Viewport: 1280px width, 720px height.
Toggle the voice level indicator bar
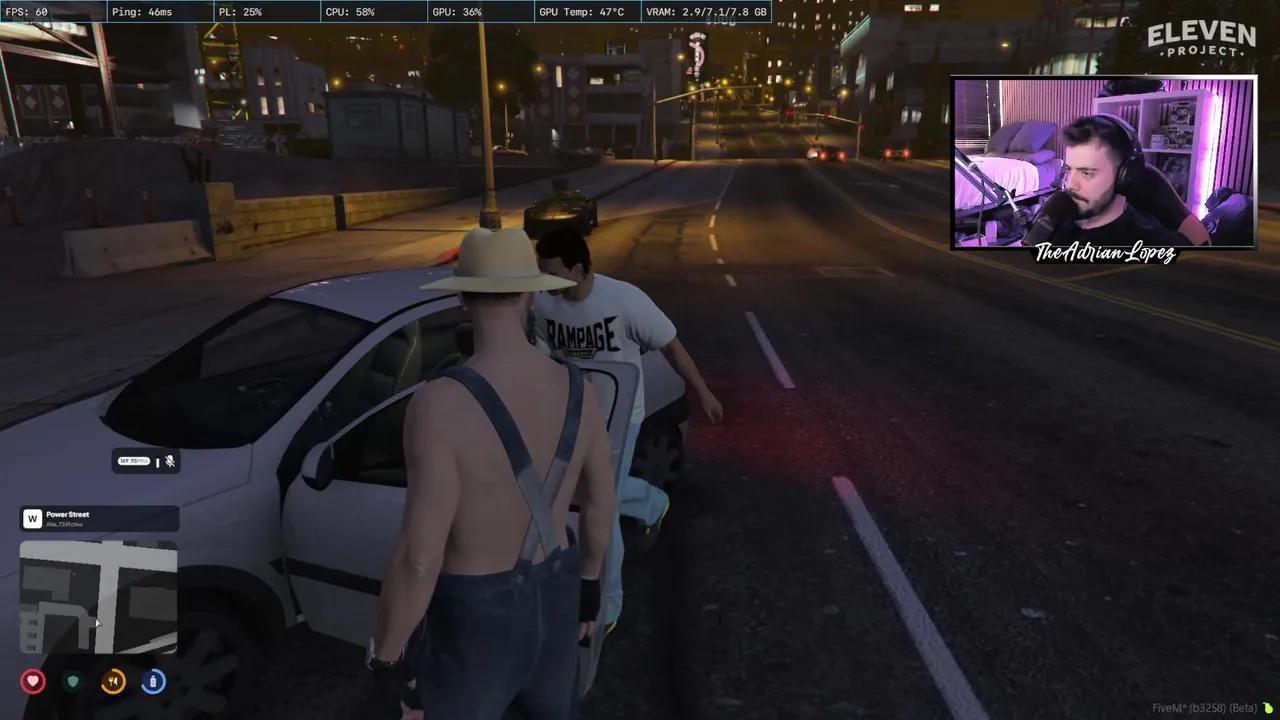point(158,461)
